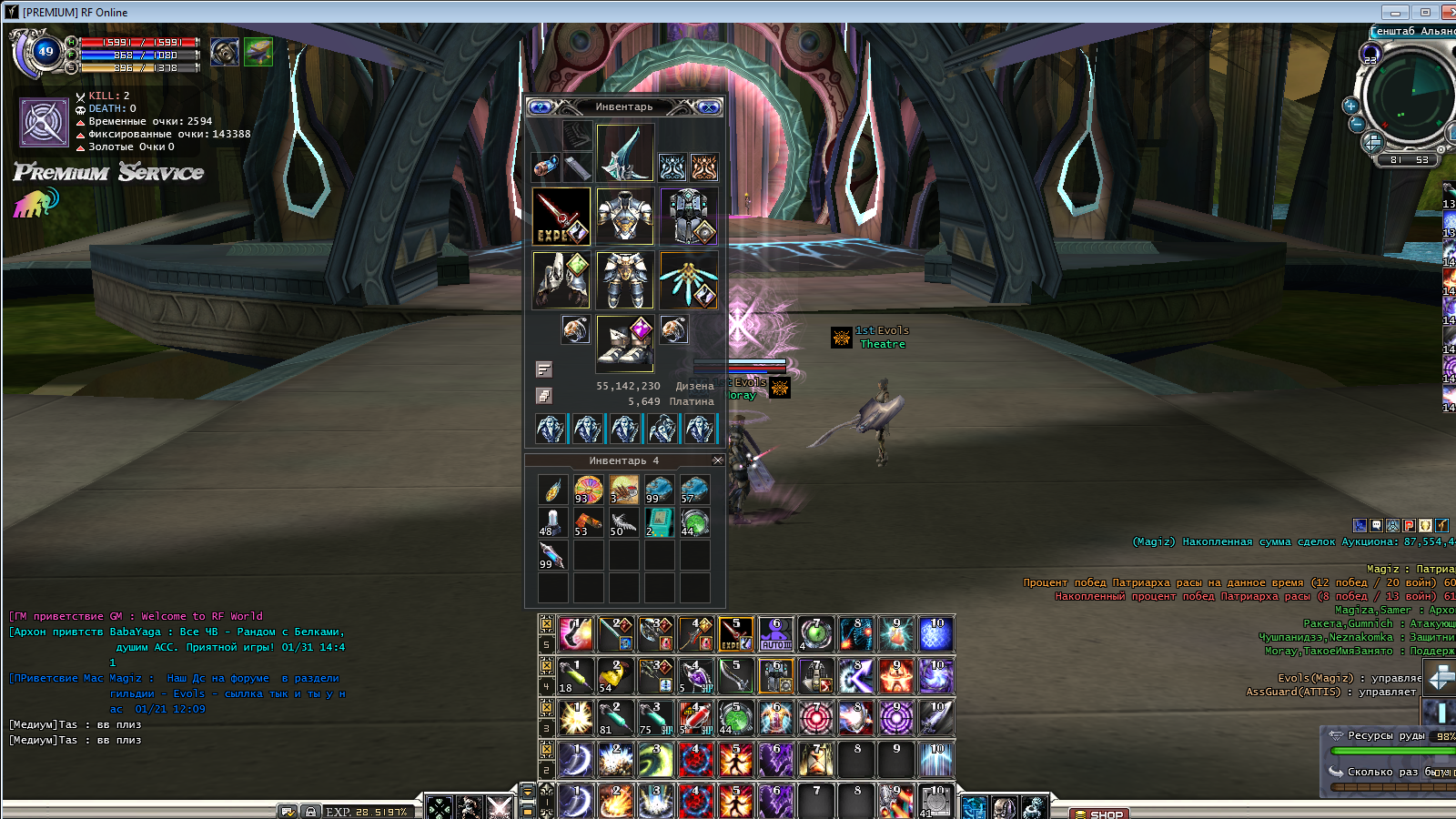Choose the equipped gauntlets slot

[561, 280]
